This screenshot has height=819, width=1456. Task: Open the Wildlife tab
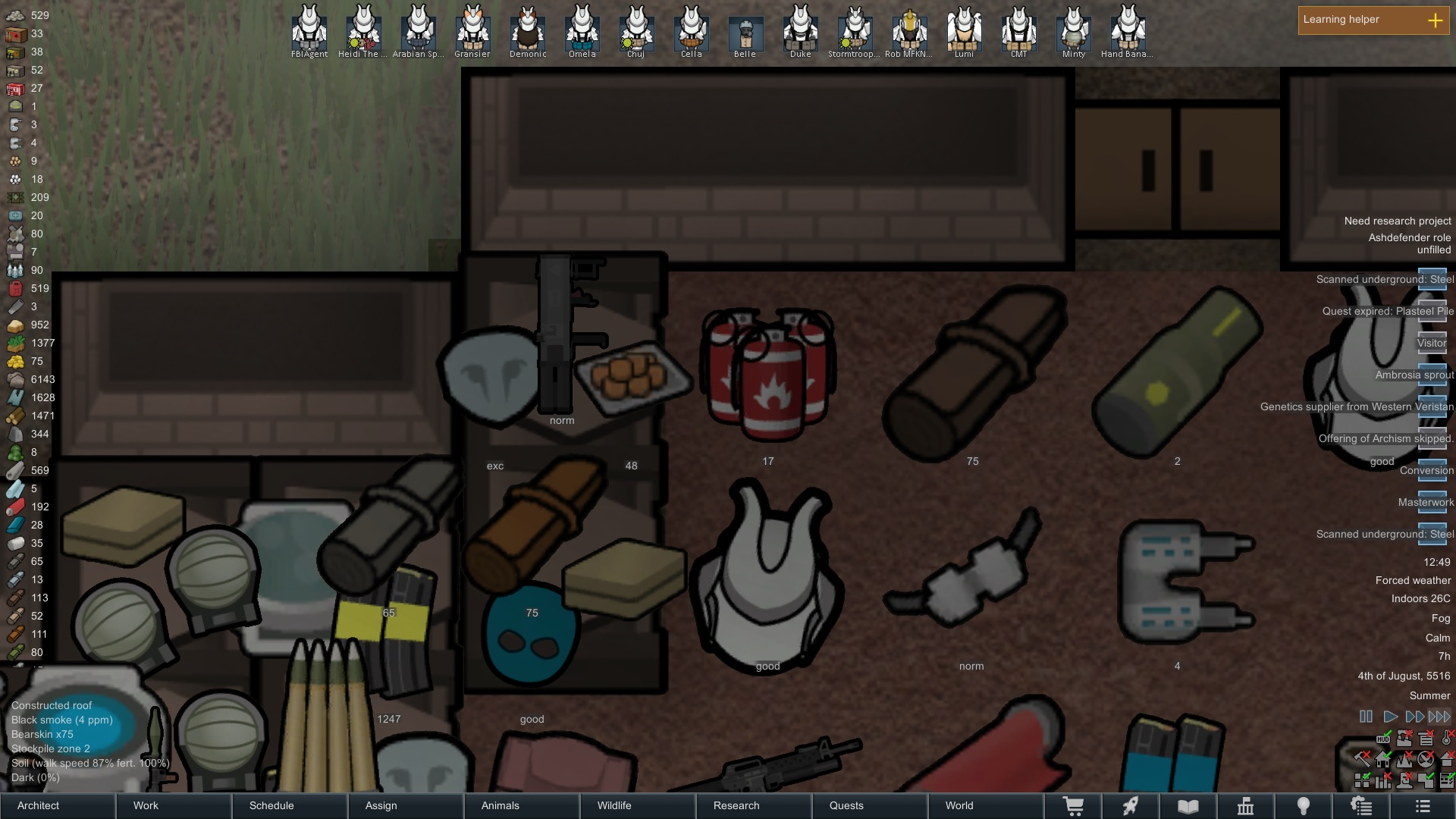[638, 805]
